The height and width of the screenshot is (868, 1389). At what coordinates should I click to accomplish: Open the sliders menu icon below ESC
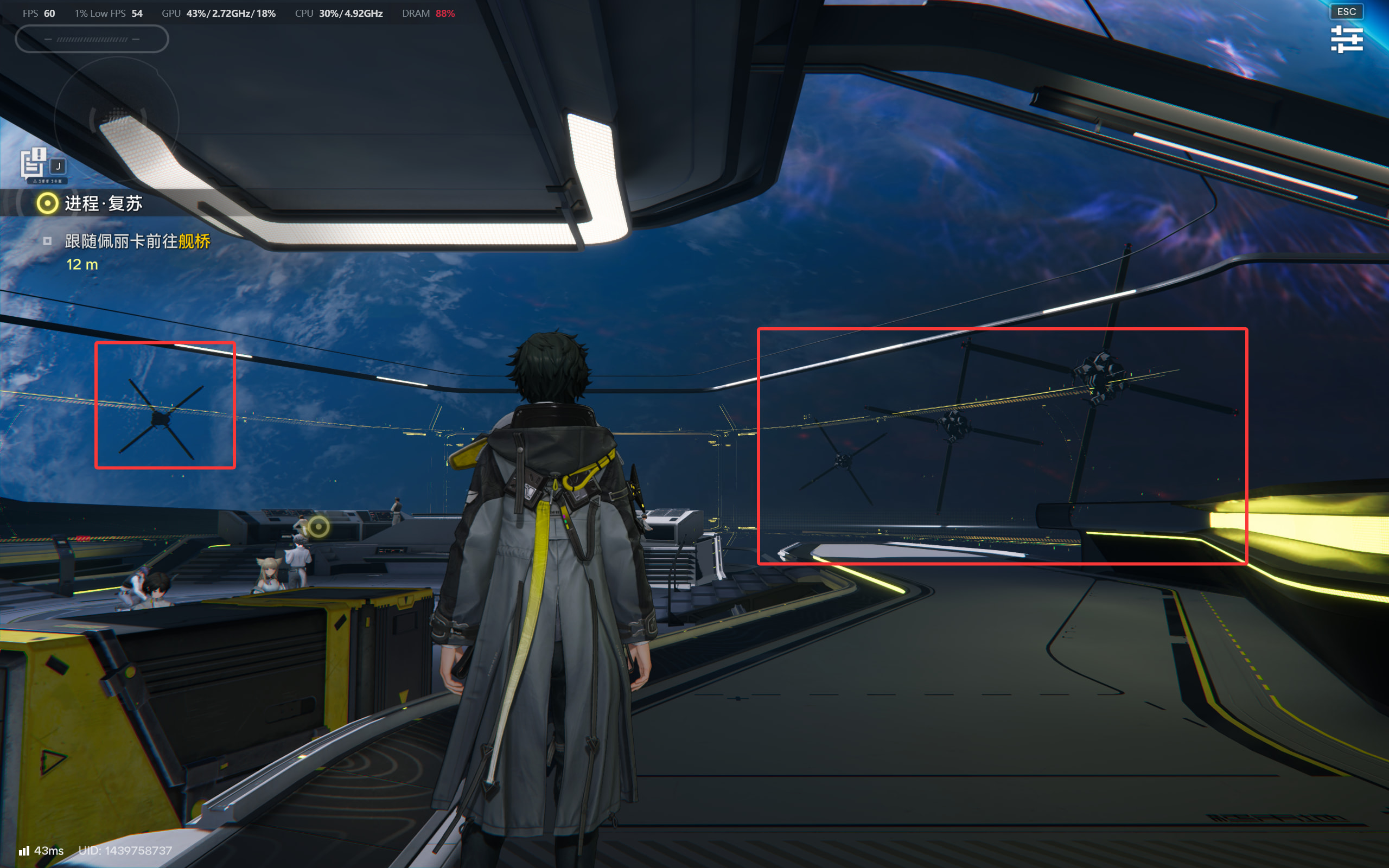1346,39
